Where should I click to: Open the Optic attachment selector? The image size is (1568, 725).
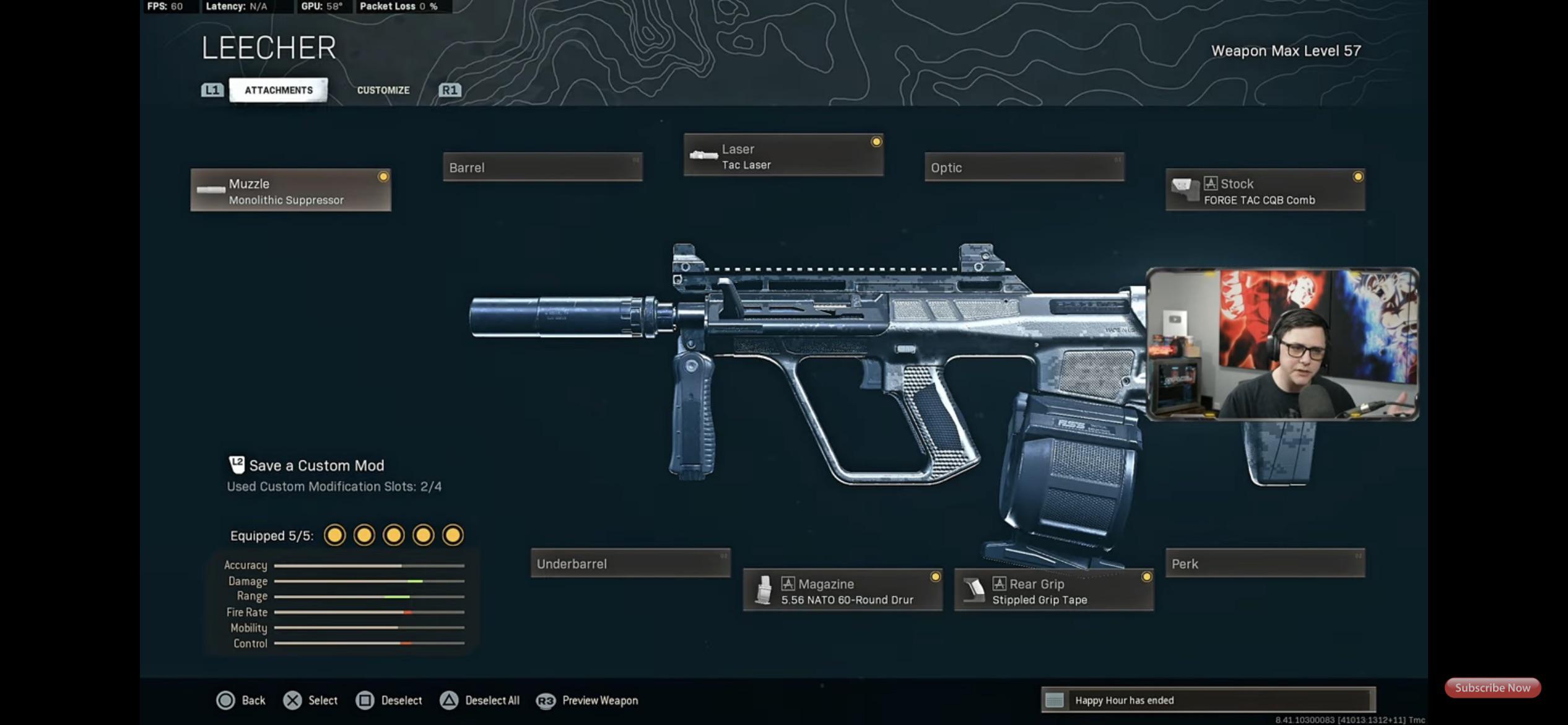pyautogui.click(x=1024, y=167)
